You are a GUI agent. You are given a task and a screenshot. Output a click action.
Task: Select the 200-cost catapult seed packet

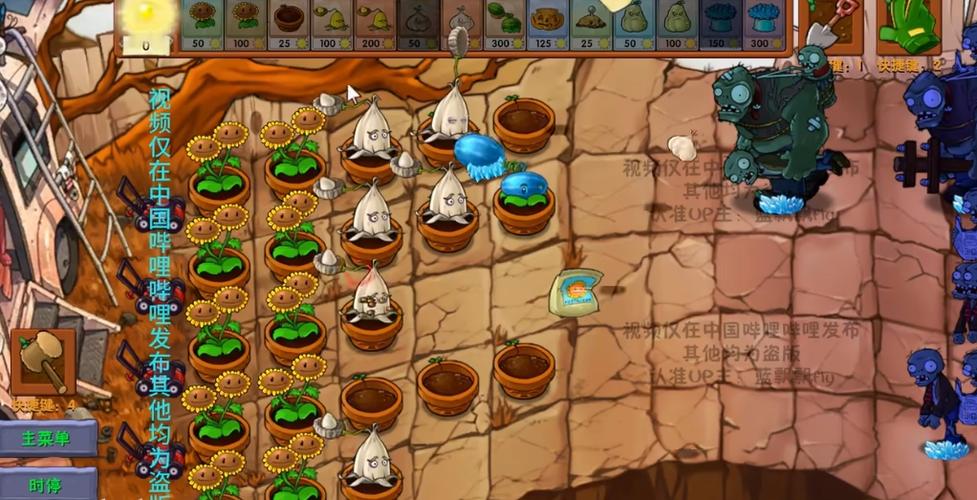point(374,25)
